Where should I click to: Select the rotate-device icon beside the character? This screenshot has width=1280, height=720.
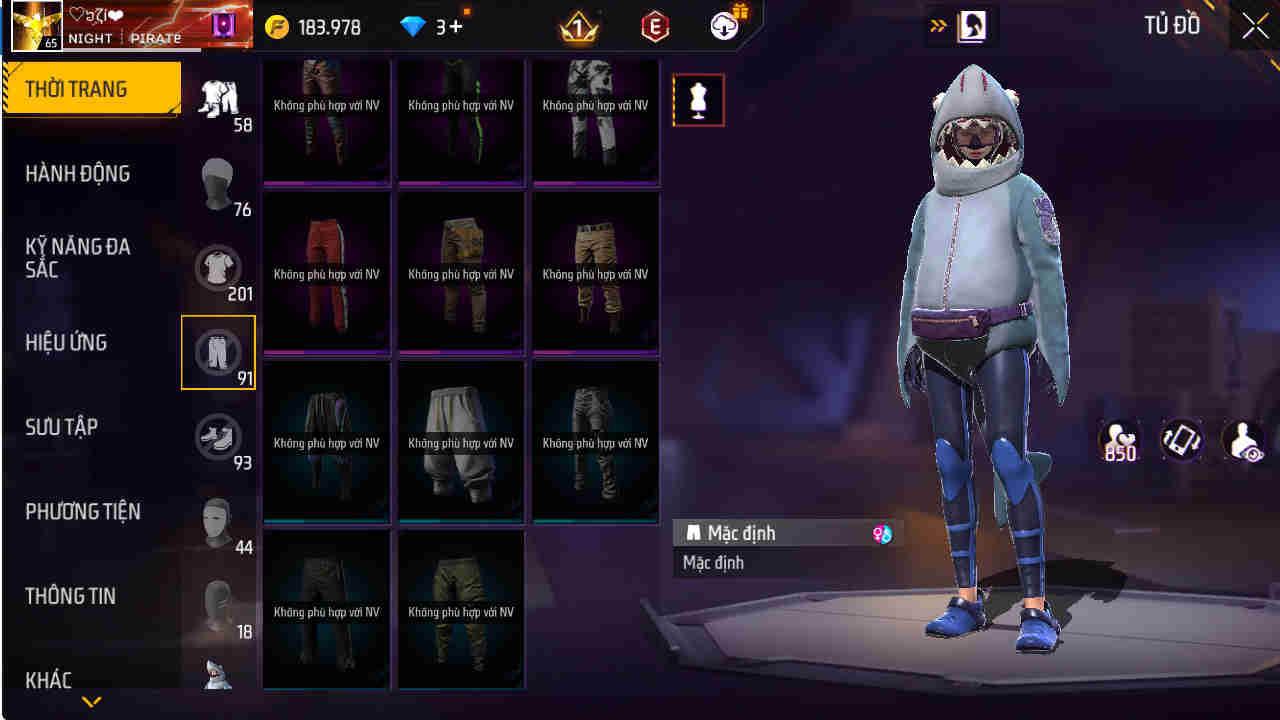tap(1180, 440)
